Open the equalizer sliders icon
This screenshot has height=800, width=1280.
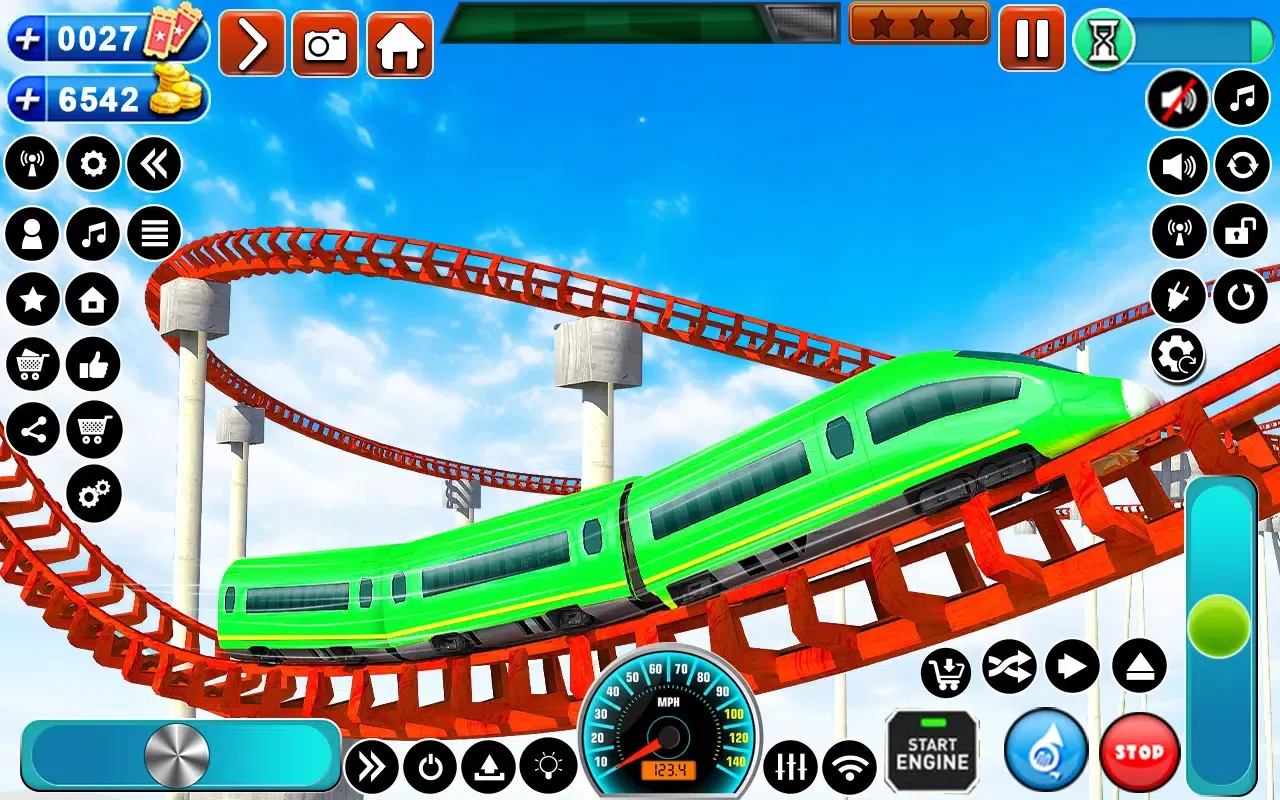(790, 767)
